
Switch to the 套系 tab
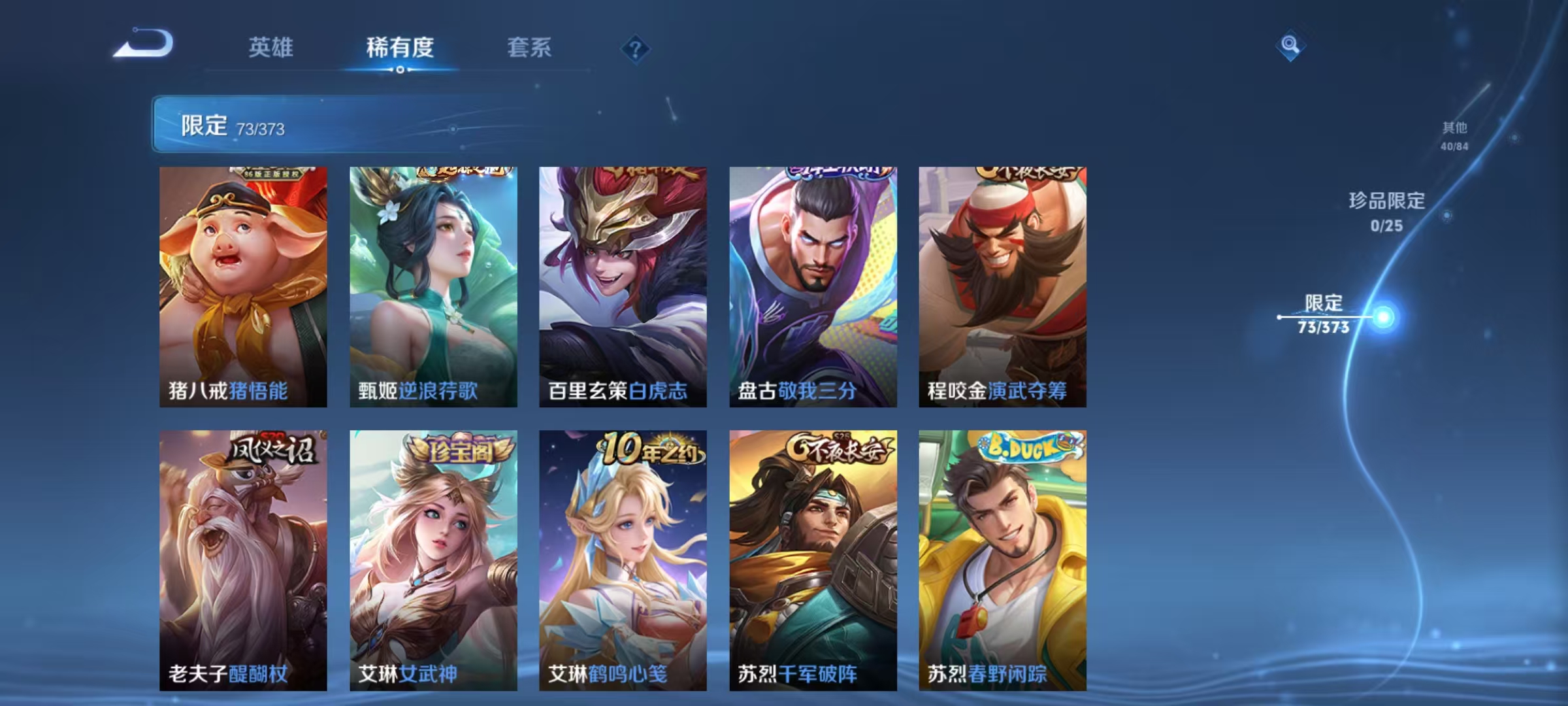[530, 48]
